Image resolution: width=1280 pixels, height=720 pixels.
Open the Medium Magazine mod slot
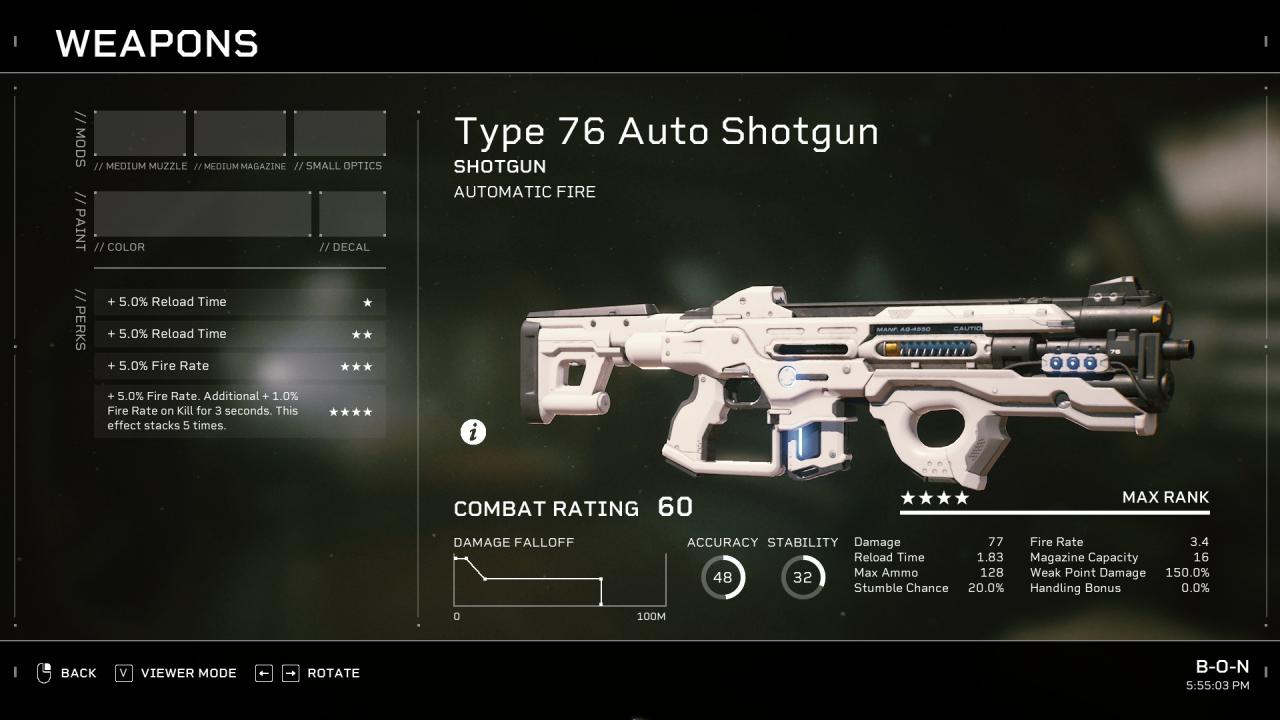click(240, 133)
